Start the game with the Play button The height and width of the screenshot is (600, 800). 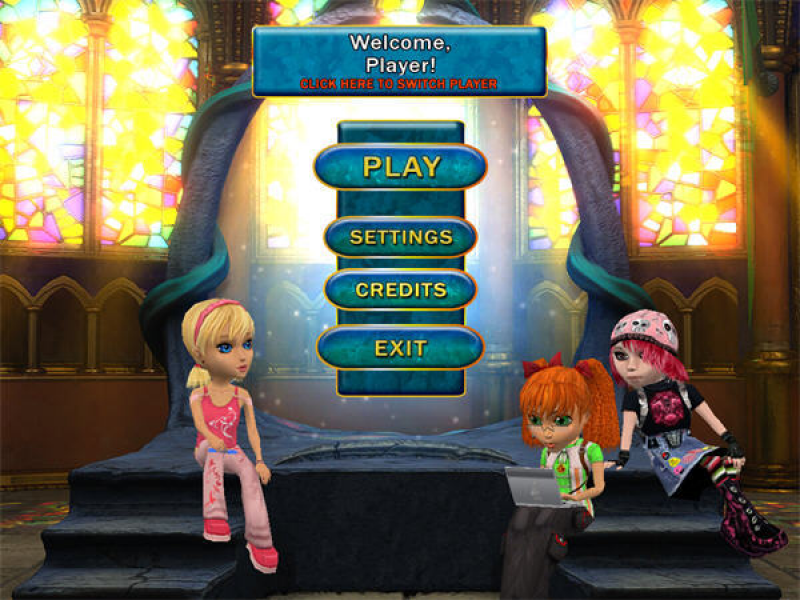pyautogui.click(x=401, y=167)
